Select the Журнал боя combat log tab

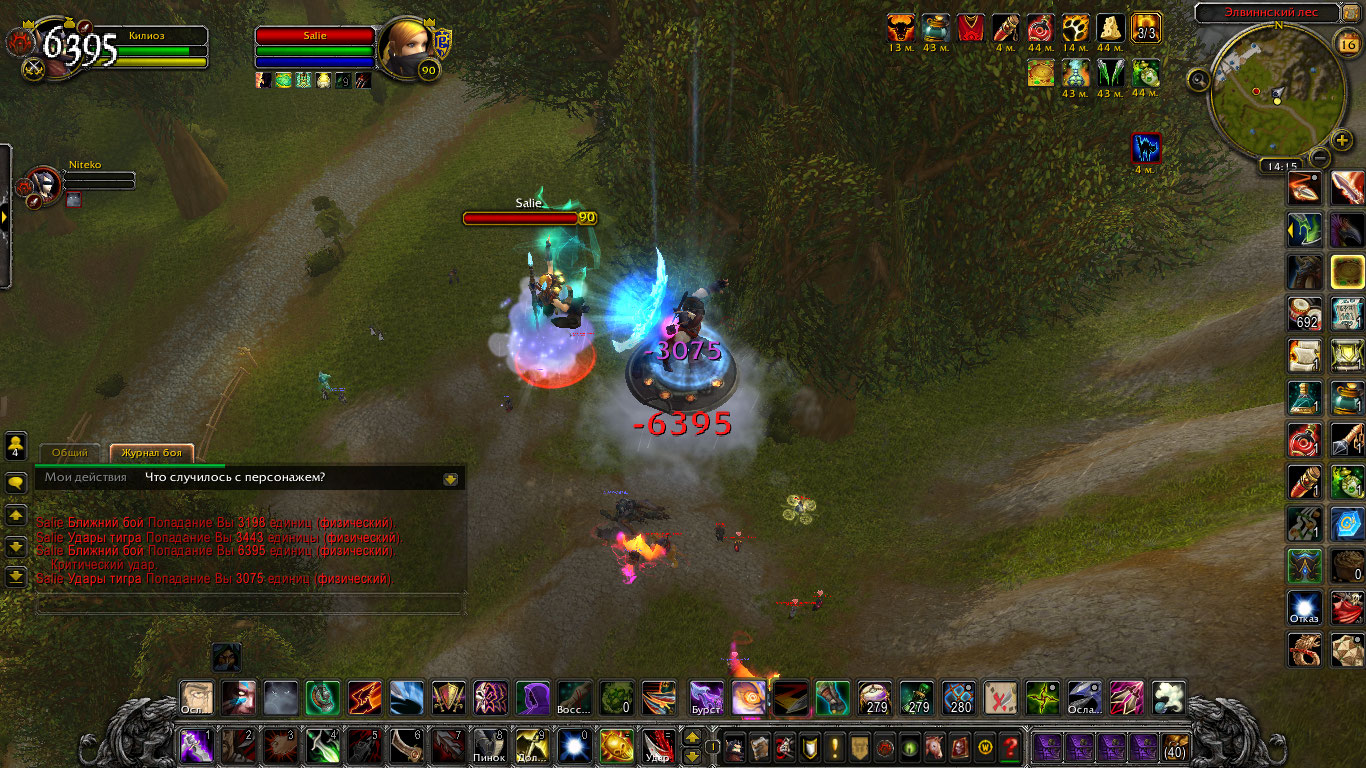[x=152, y=453]
